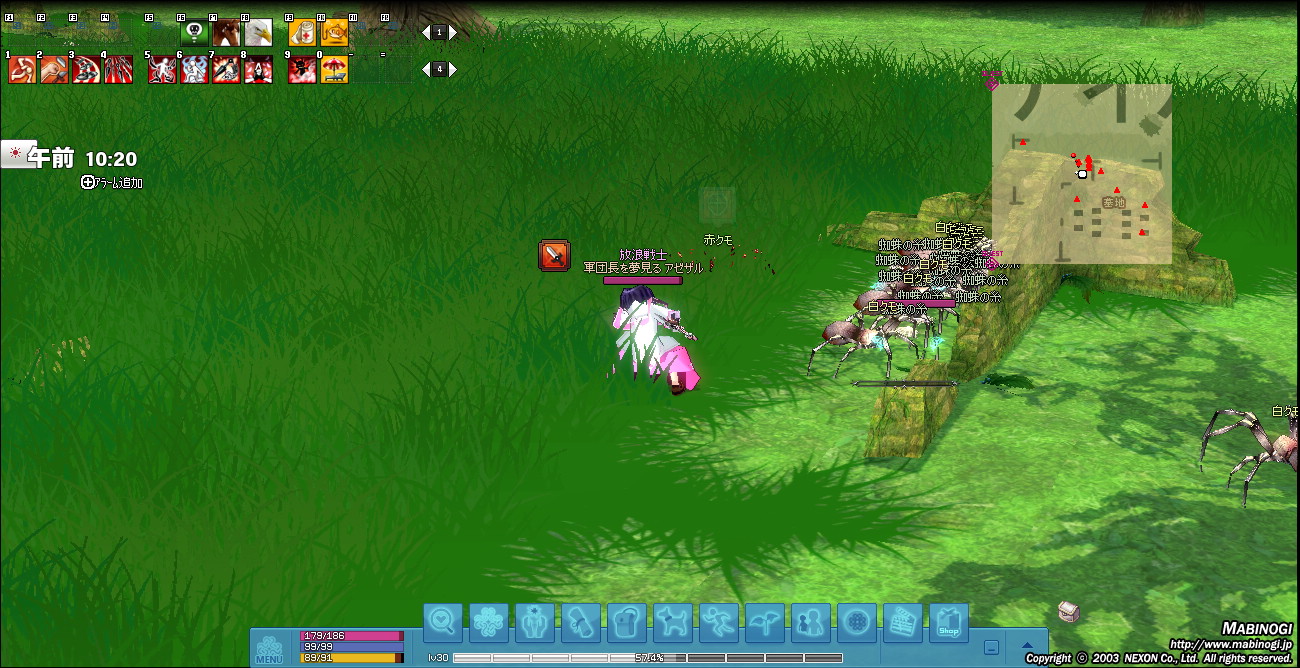
Task: Open the inventory bag icon
Action: [x=627, y=623]
